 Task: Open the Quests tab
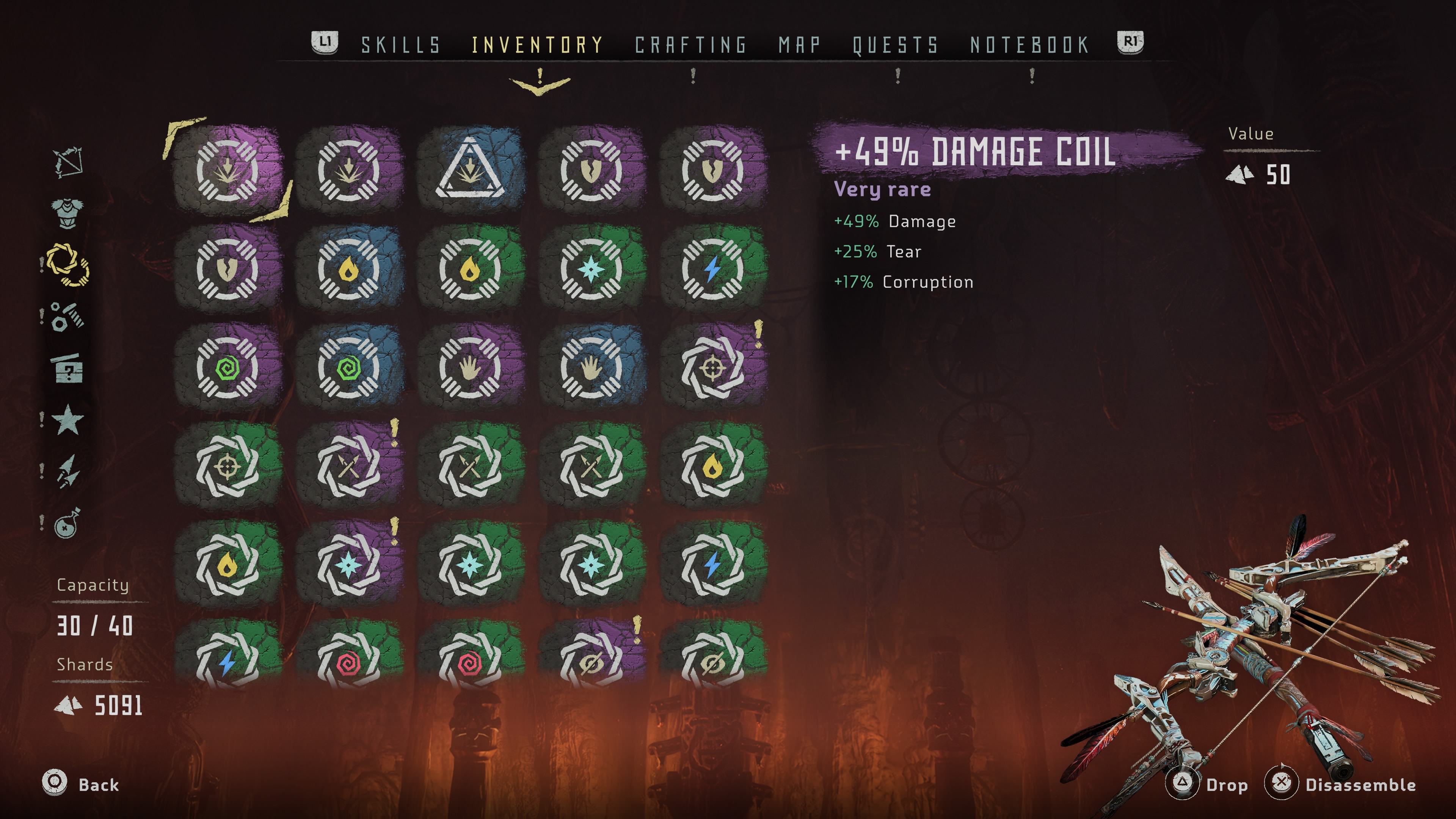click(x=895, y=45)
